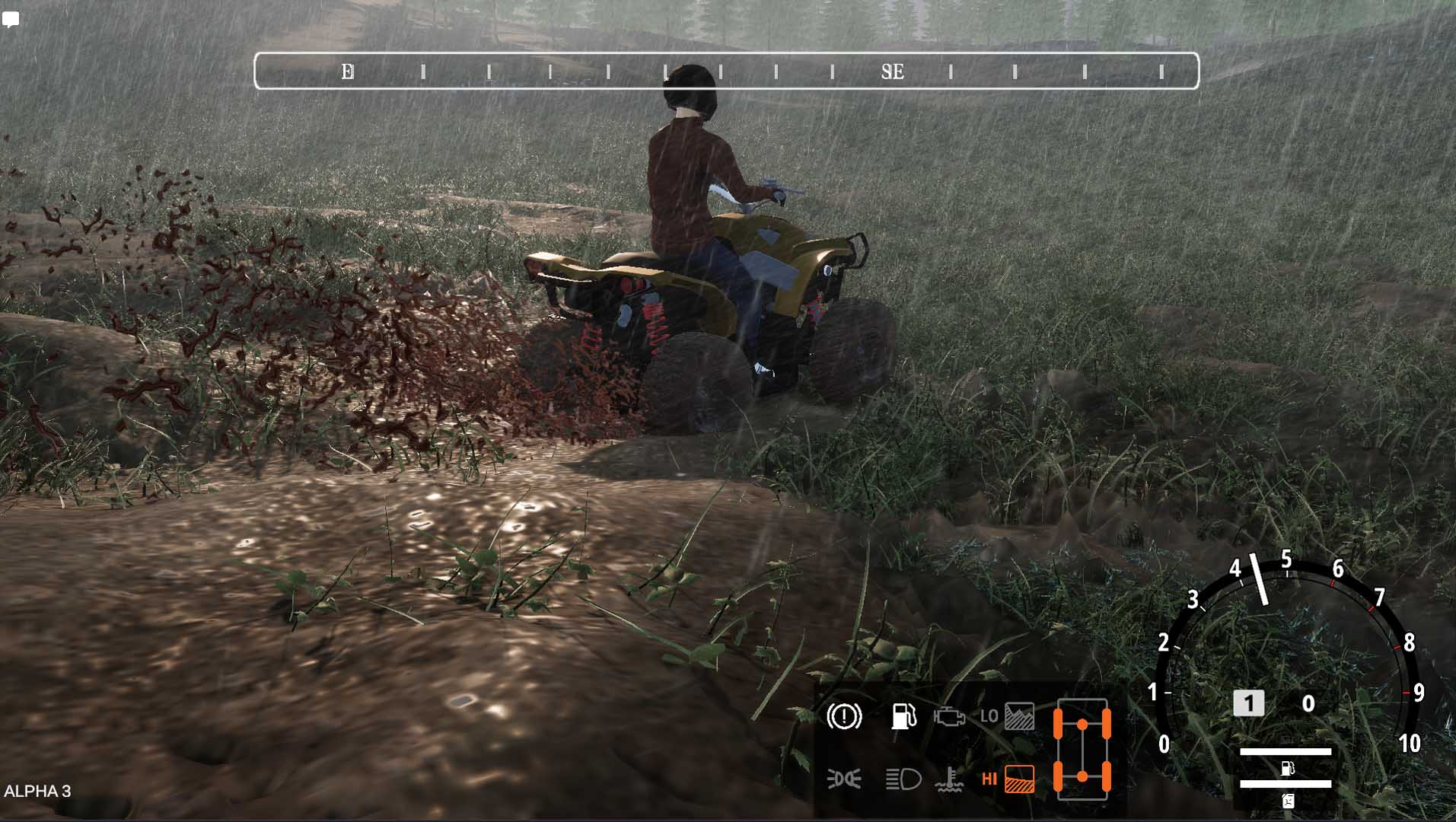Toggle the four-wheel drivetrain diagram
Image resolution: width=1456 pixels, height=822 pixels.
(1082, 750)
